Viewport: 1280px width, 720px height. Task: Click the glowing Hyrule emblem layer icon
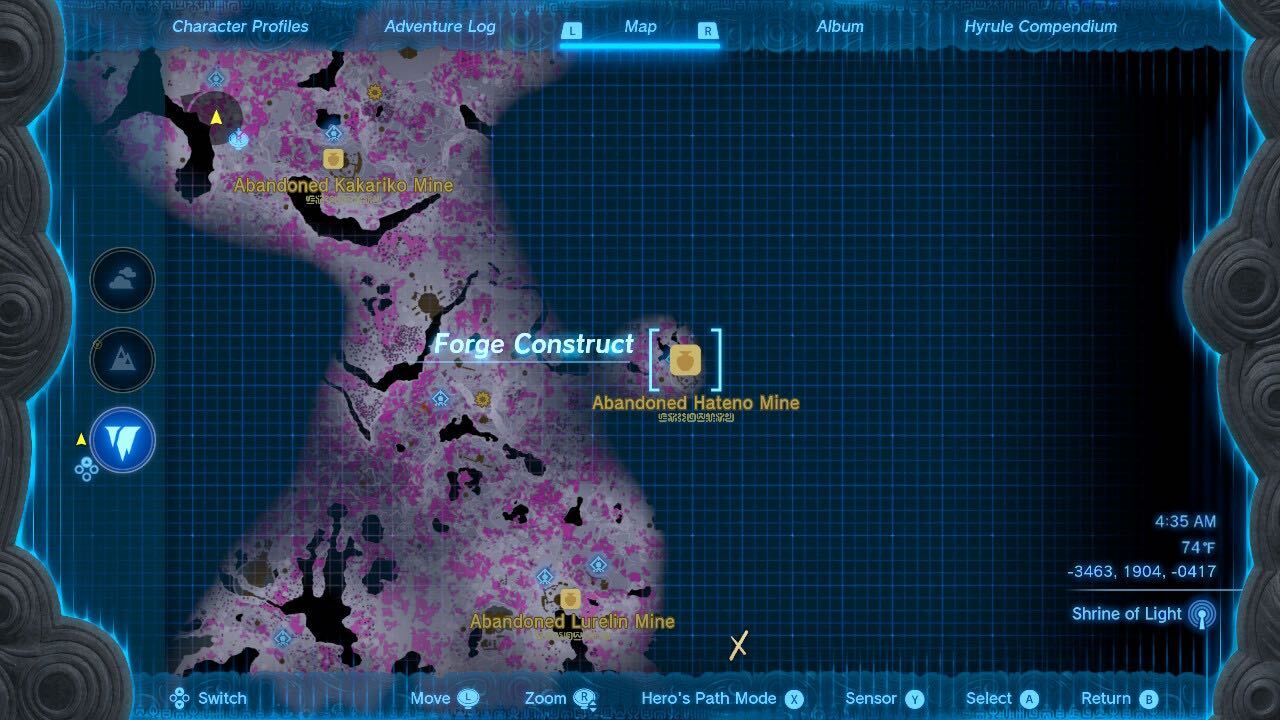point(121,440)
